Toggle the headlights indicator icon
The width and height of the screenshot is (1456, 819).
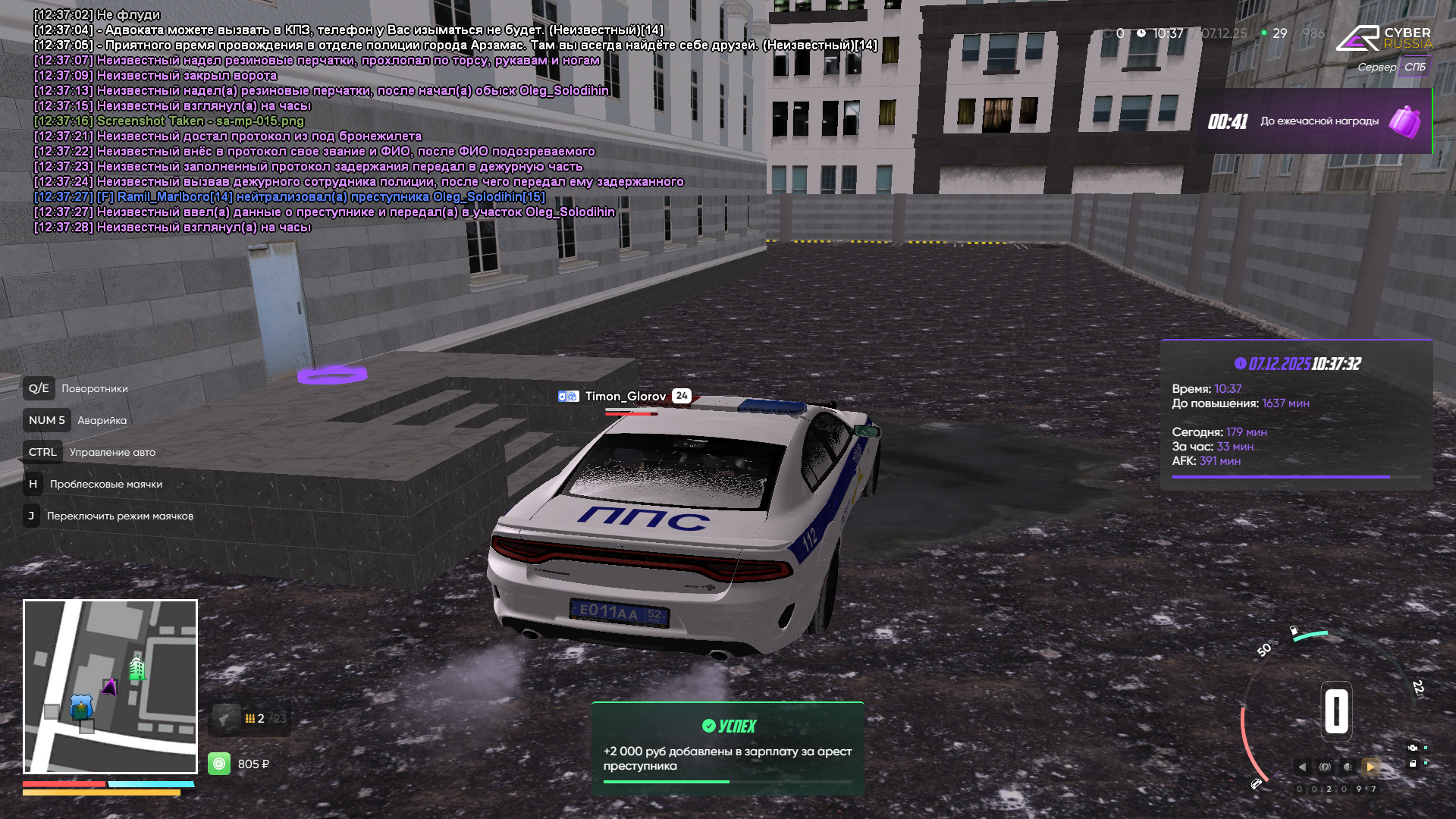(1348, 767)
